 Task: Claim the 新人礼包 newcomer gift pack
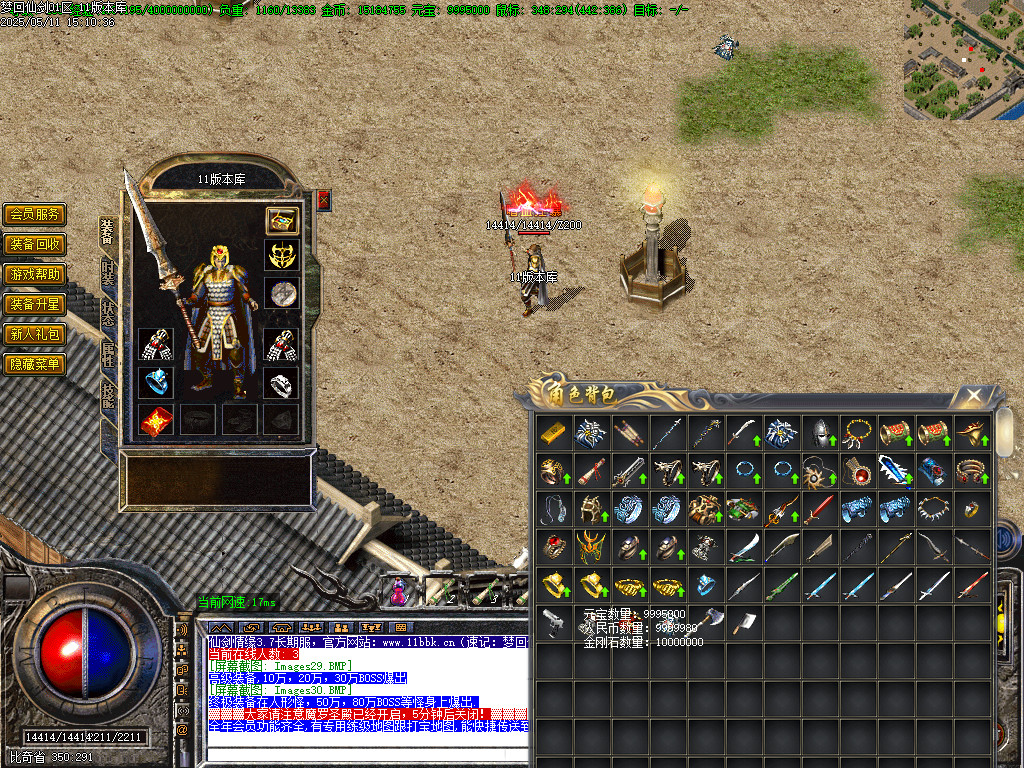34,334
